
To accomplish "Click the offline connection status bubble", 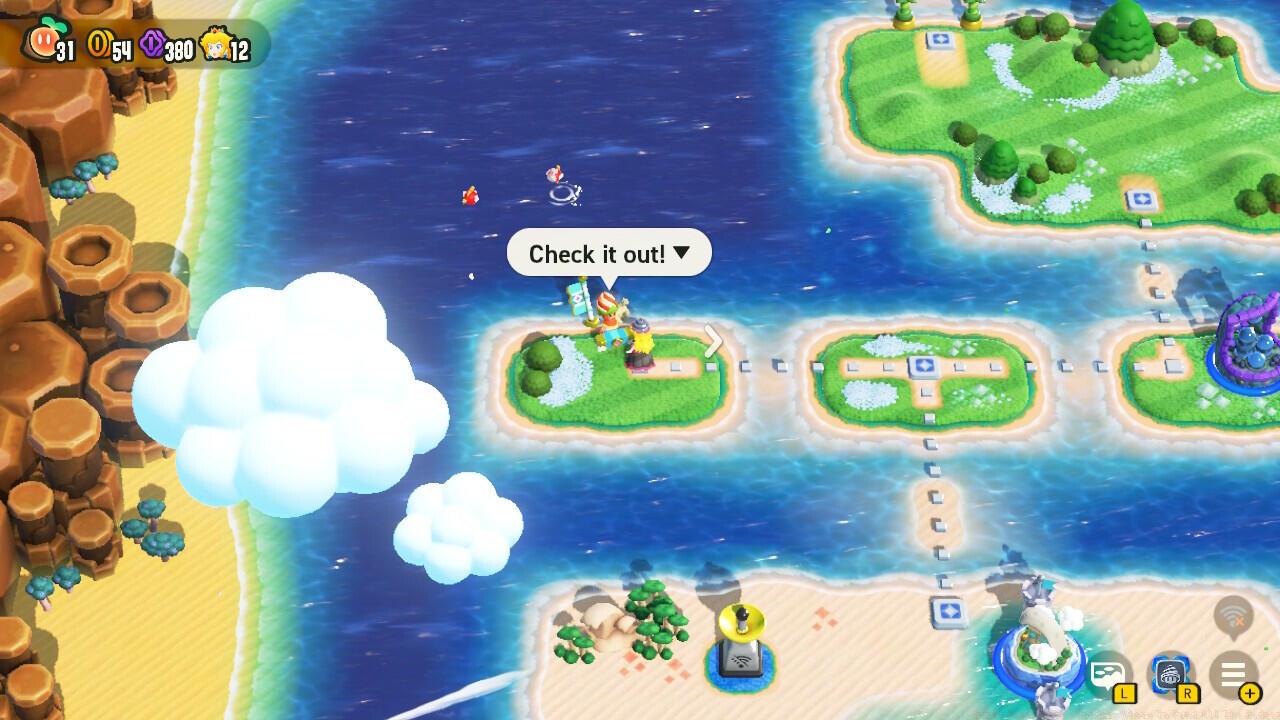I will pos(1233,617).
